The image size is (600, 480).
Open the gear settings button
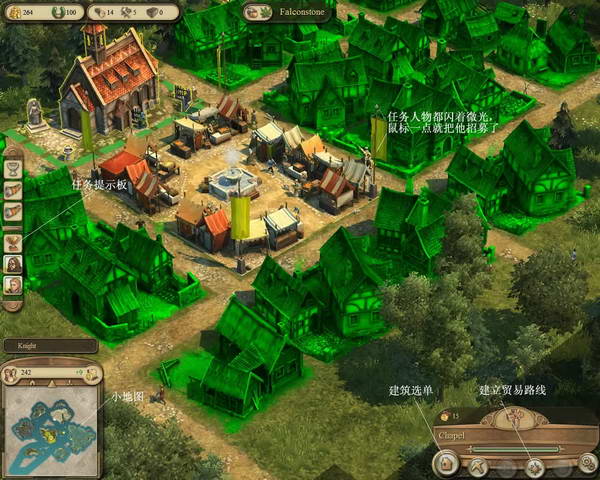pyautogui.click(x=589, y=466)
